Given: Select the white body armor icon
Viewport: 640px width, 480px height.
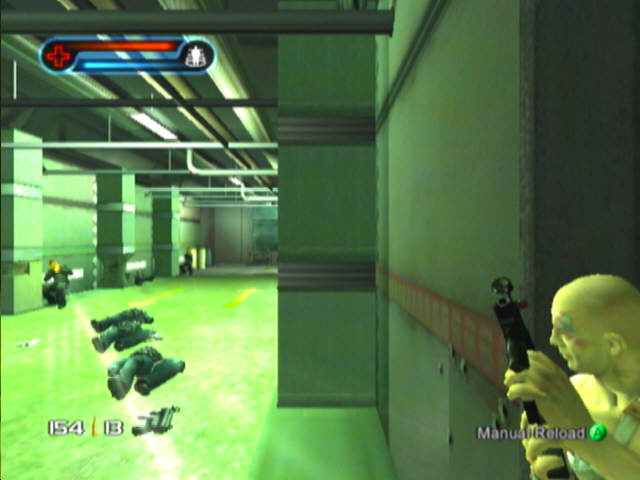Looking at the screenshot, I should (197, 56).
